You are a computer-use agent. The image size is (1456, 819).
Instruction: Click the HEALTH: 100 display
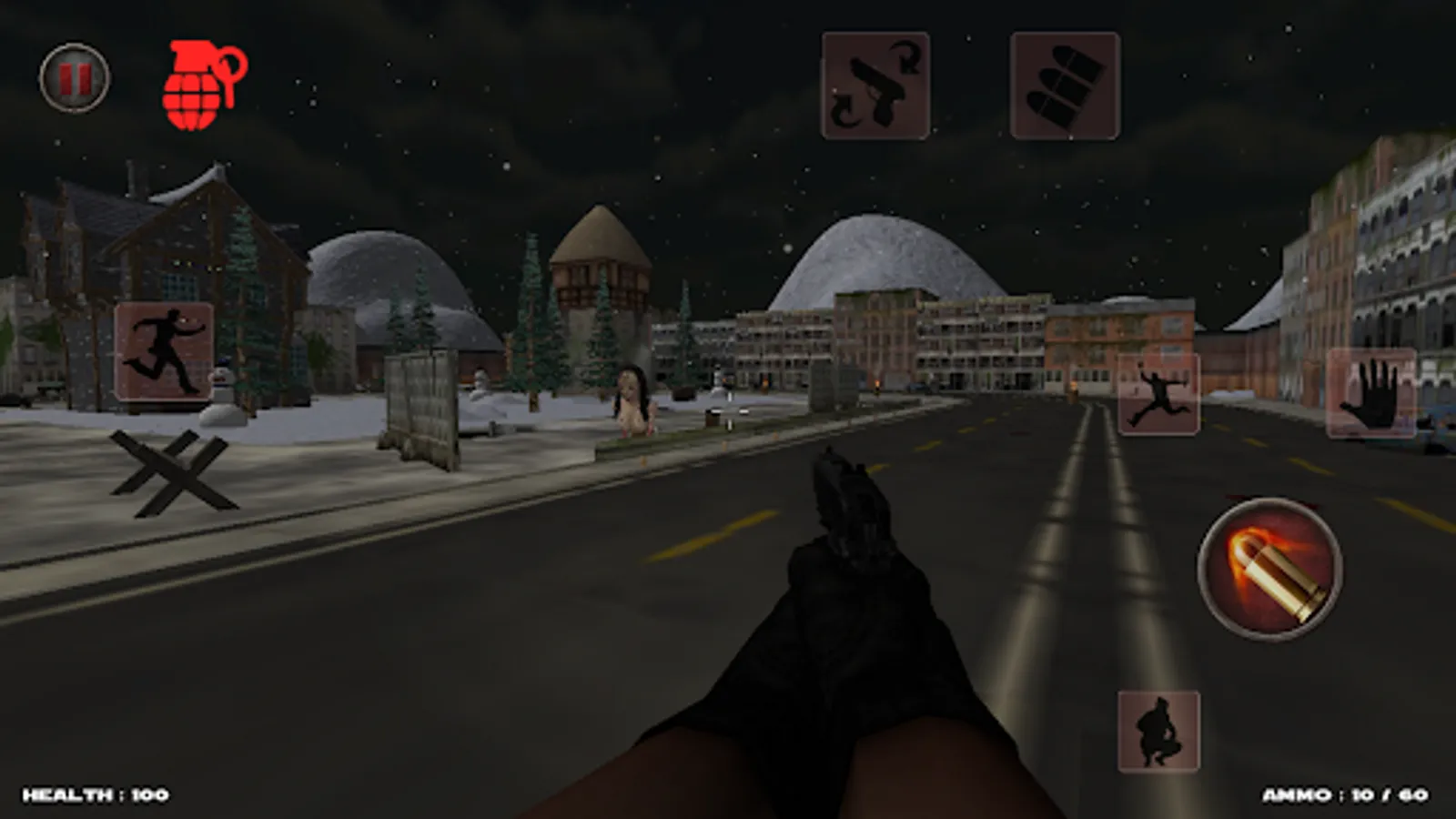(x=96, y=794)
